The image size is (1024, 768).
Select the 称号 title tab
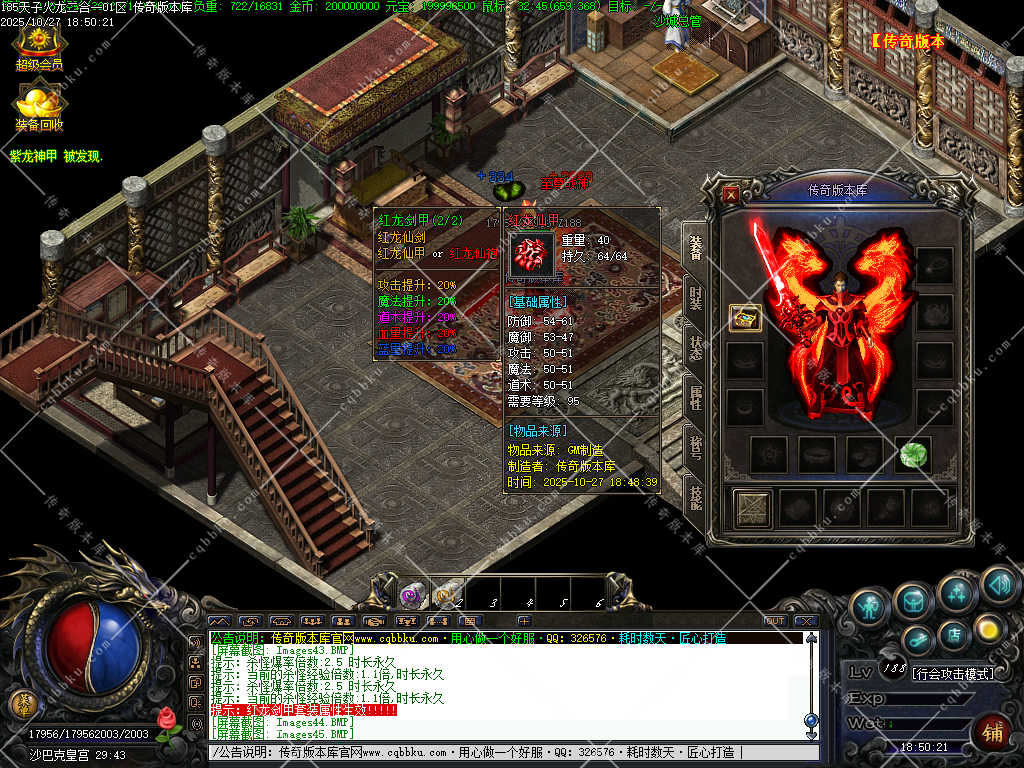[694, 445]
